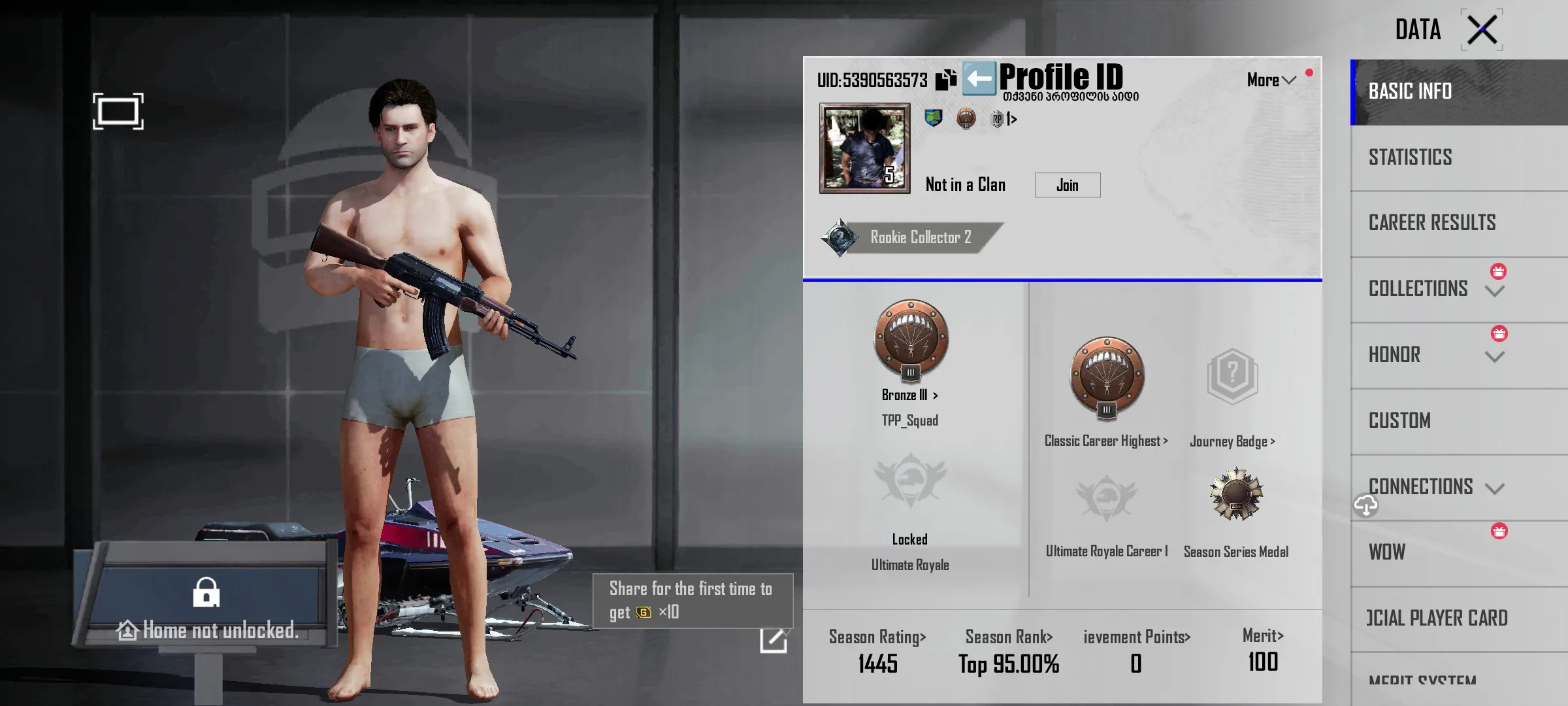Join a clan with the Join button
This screenshot has height=706, width=1568.
[1067, 185]
